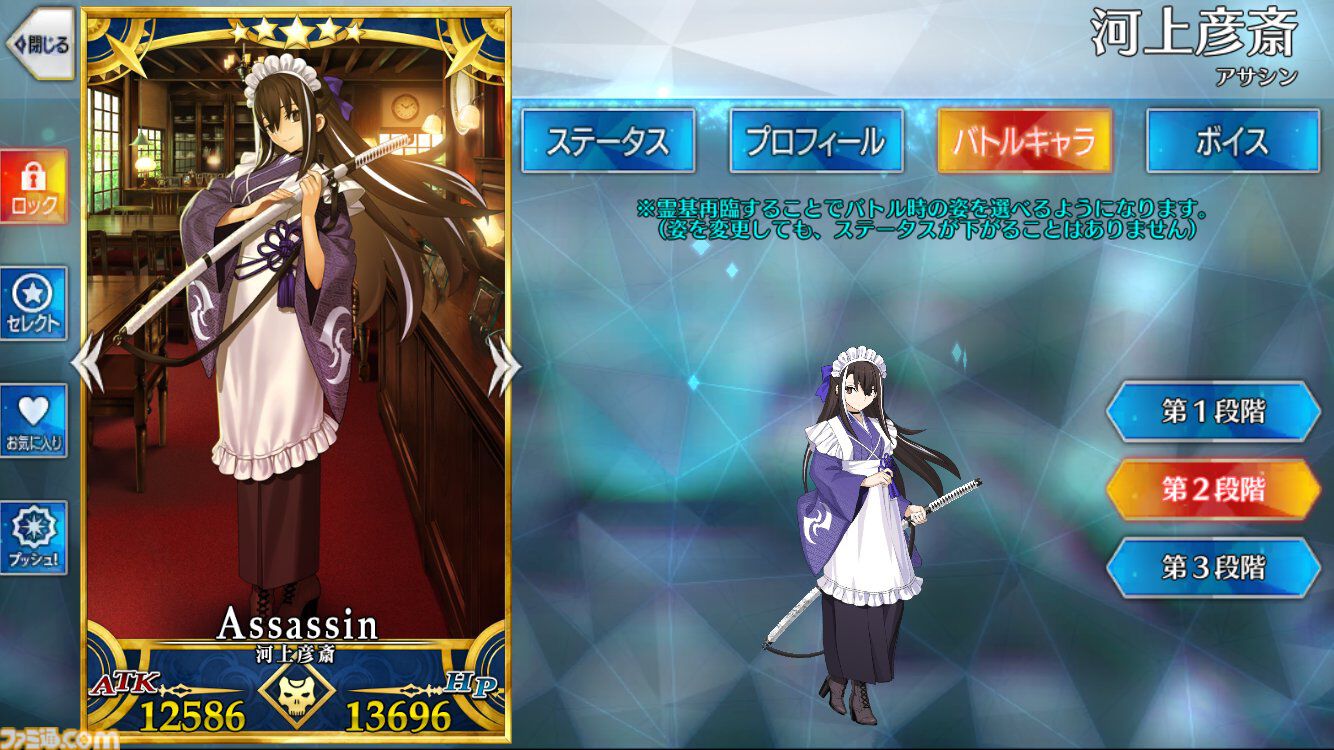Image resolution: width=1334 pixels, height=750 pixels.
Task: View the バトルキャラ tab
Action: (1024, 141)
